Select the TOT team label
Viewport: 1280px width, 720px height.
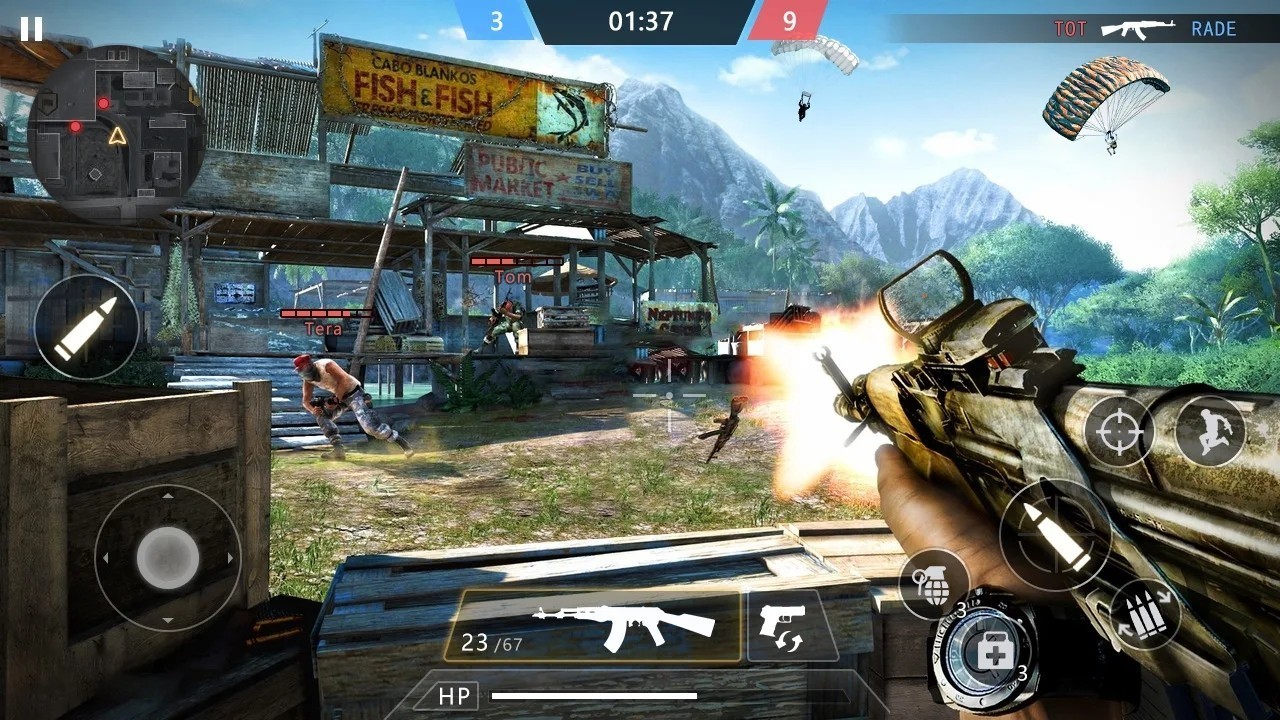[1070, 28]
